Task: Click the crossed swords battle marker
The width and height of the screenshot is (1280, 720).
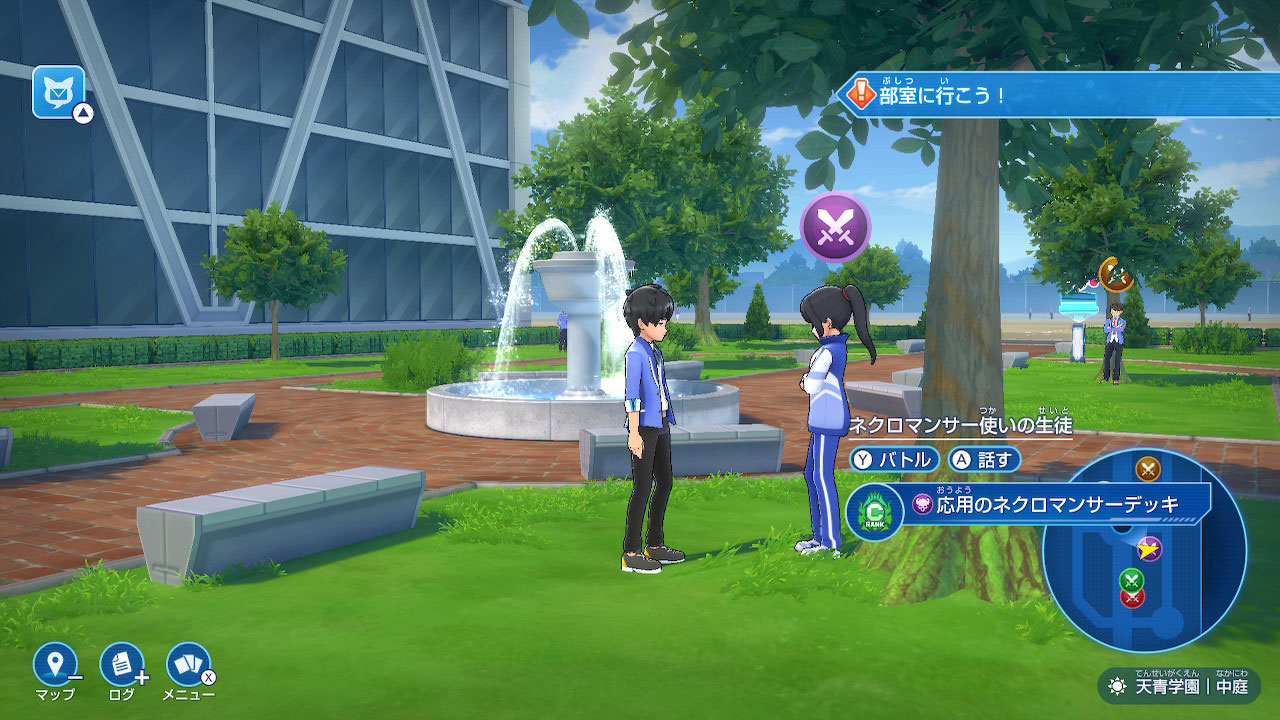Action: click(835, 227)
